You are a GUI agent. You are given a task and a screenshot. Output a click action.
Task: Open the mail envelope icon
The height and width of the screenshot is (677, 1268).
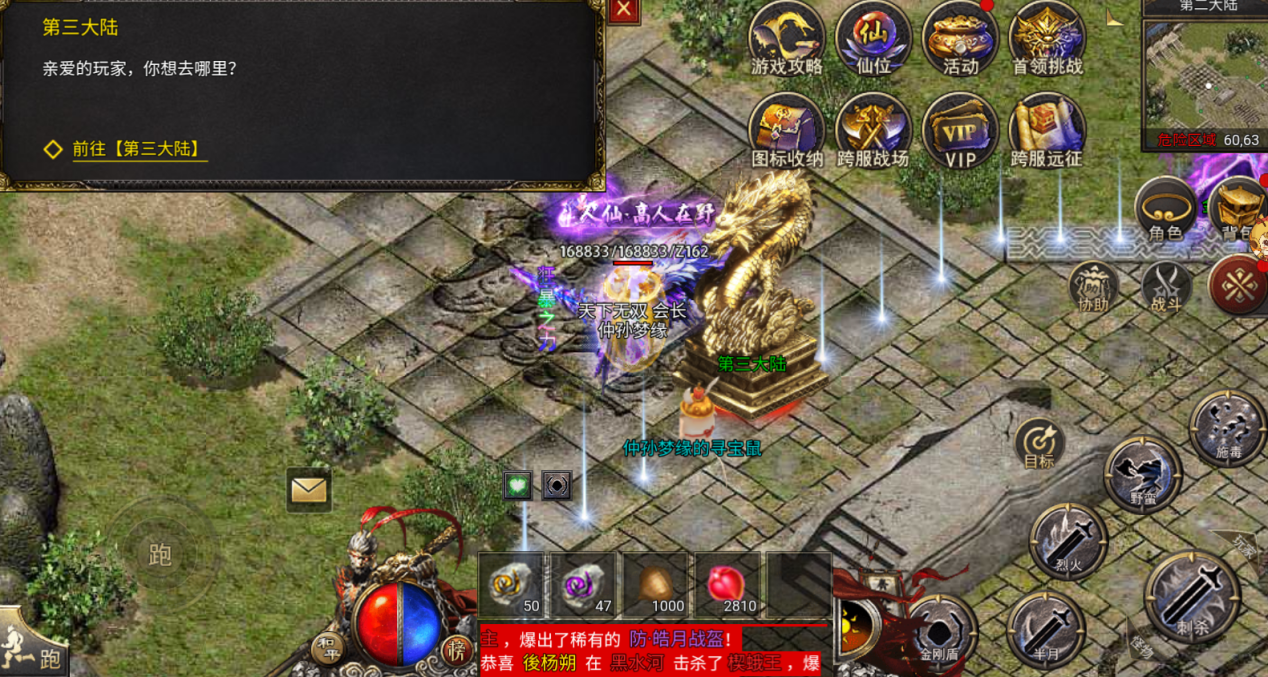coord(309,490)
